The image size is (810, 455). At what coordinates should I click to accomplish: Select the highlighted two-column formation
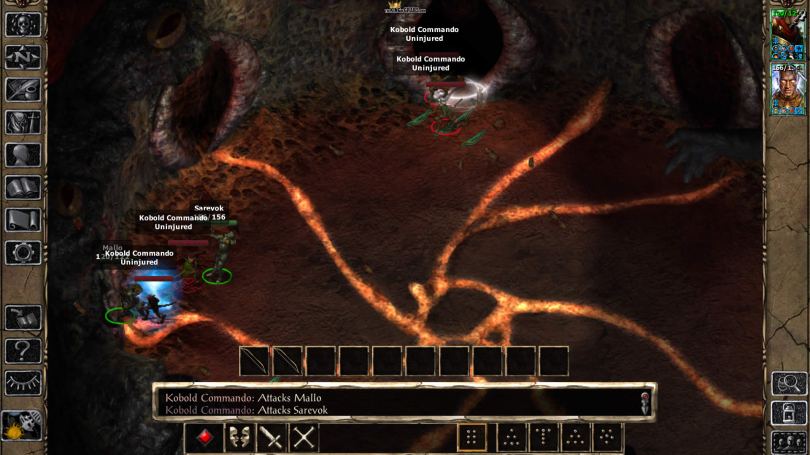click(x=472, y=437)
